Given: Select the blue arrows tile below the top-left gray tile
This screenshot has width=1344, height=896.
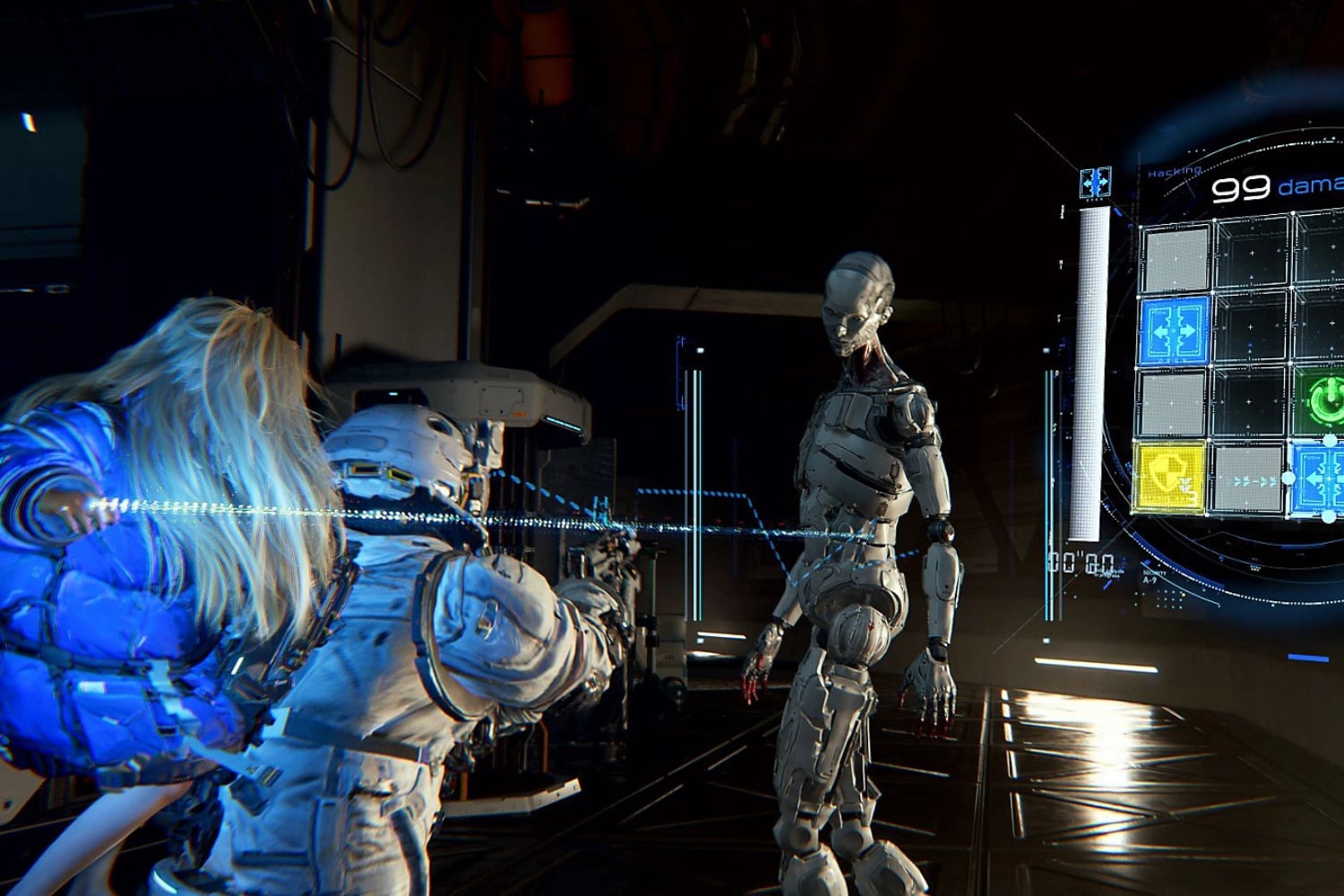Looking at the screenshot, I should point(1175,332).
